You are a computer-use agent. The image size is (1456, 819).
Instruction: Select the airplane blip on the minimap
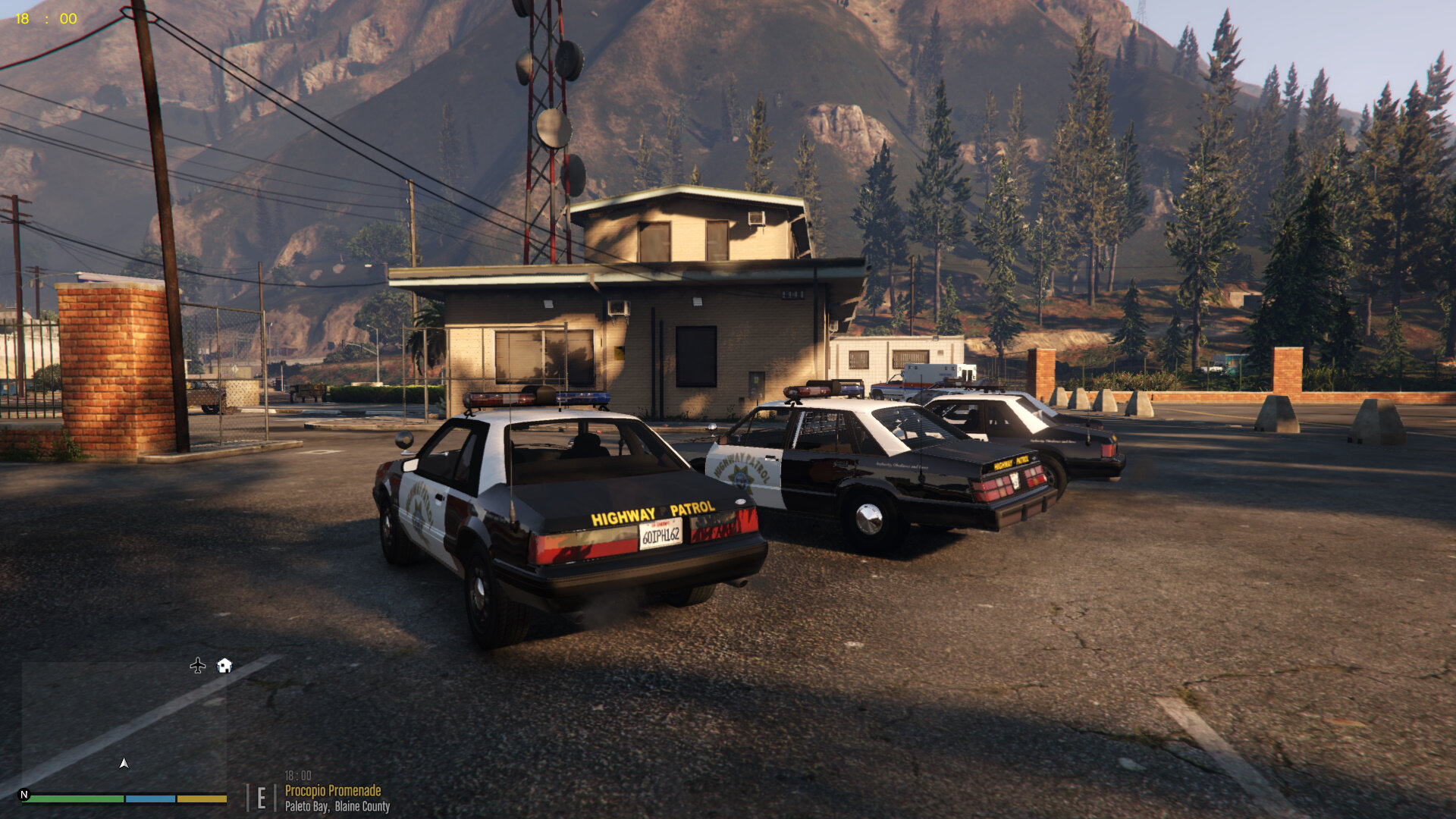coord(198,666)
